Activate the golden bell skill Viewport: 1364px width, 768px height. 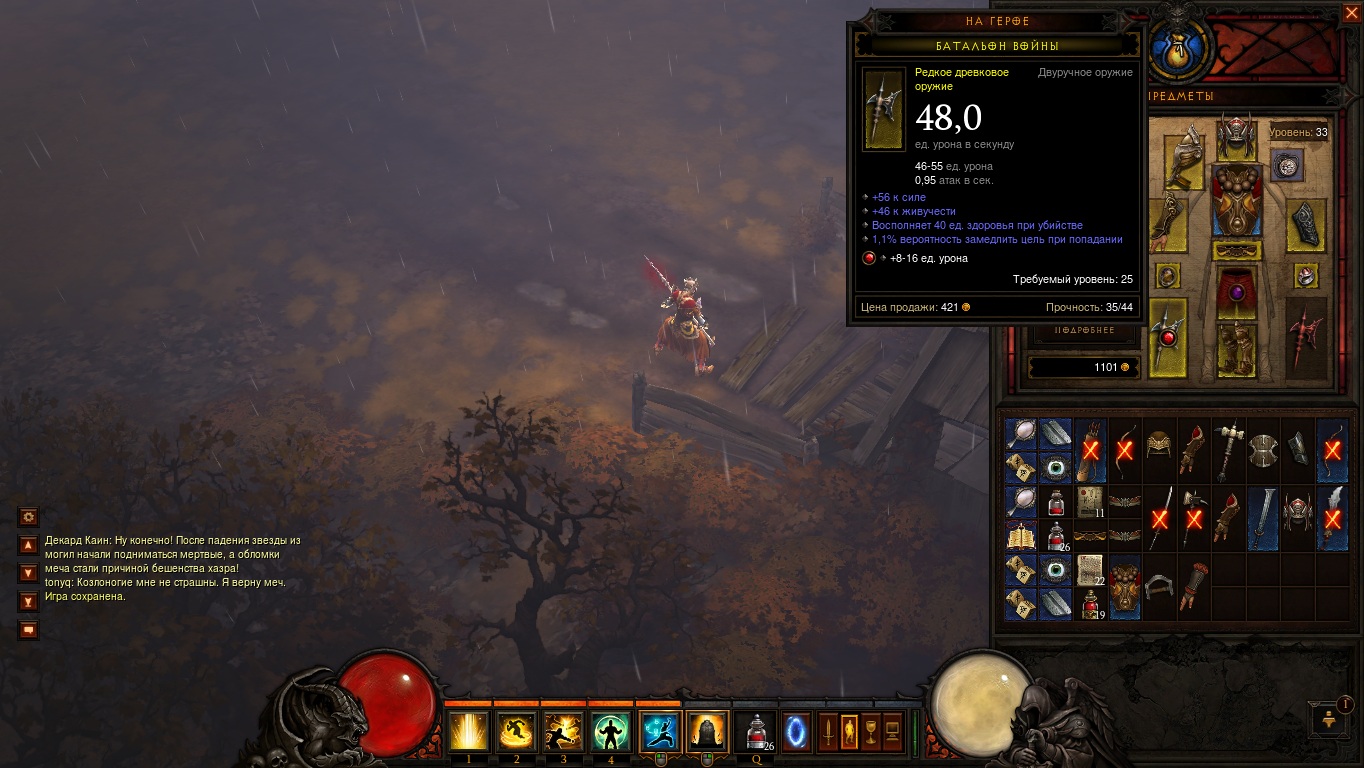[x=707, y=732]
